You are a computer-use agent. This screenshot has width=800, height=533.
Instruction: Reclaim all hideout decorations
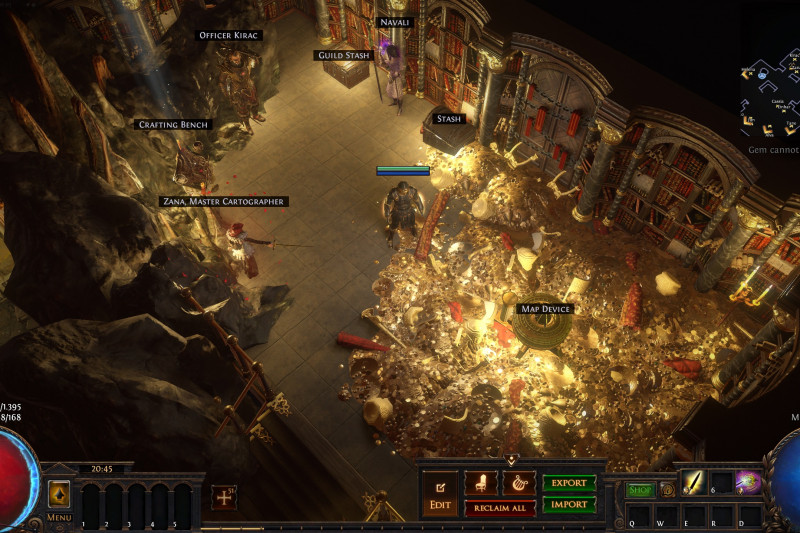(x=500, y=508)
